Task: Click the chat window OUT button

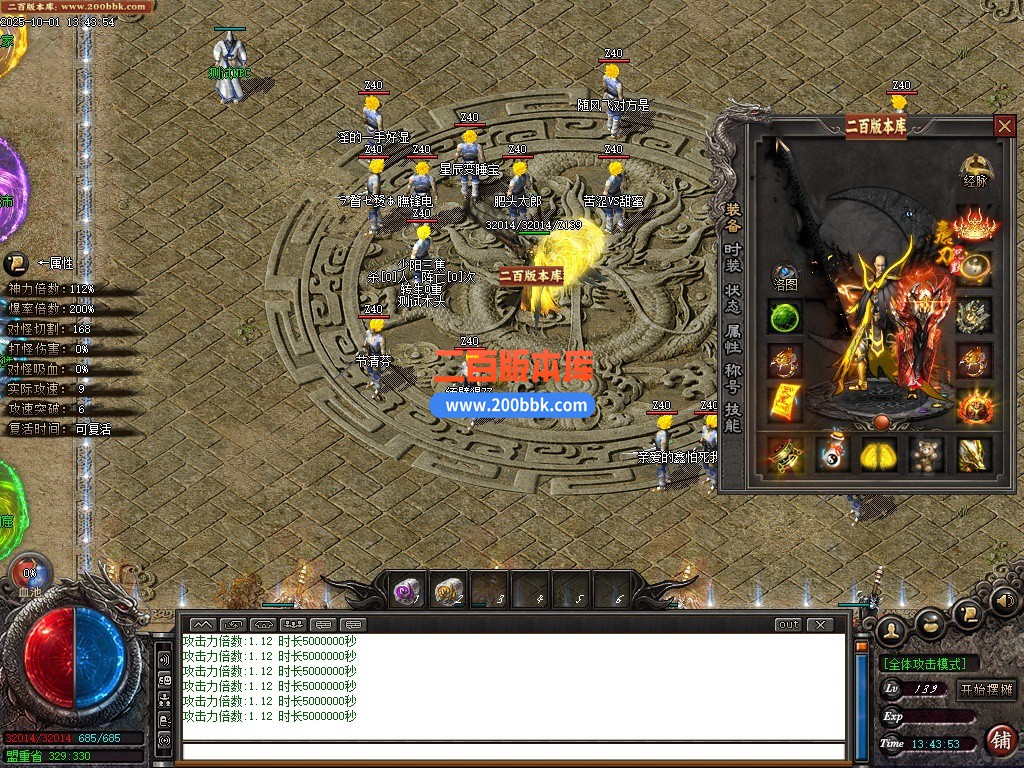Action: pos(788,625)
